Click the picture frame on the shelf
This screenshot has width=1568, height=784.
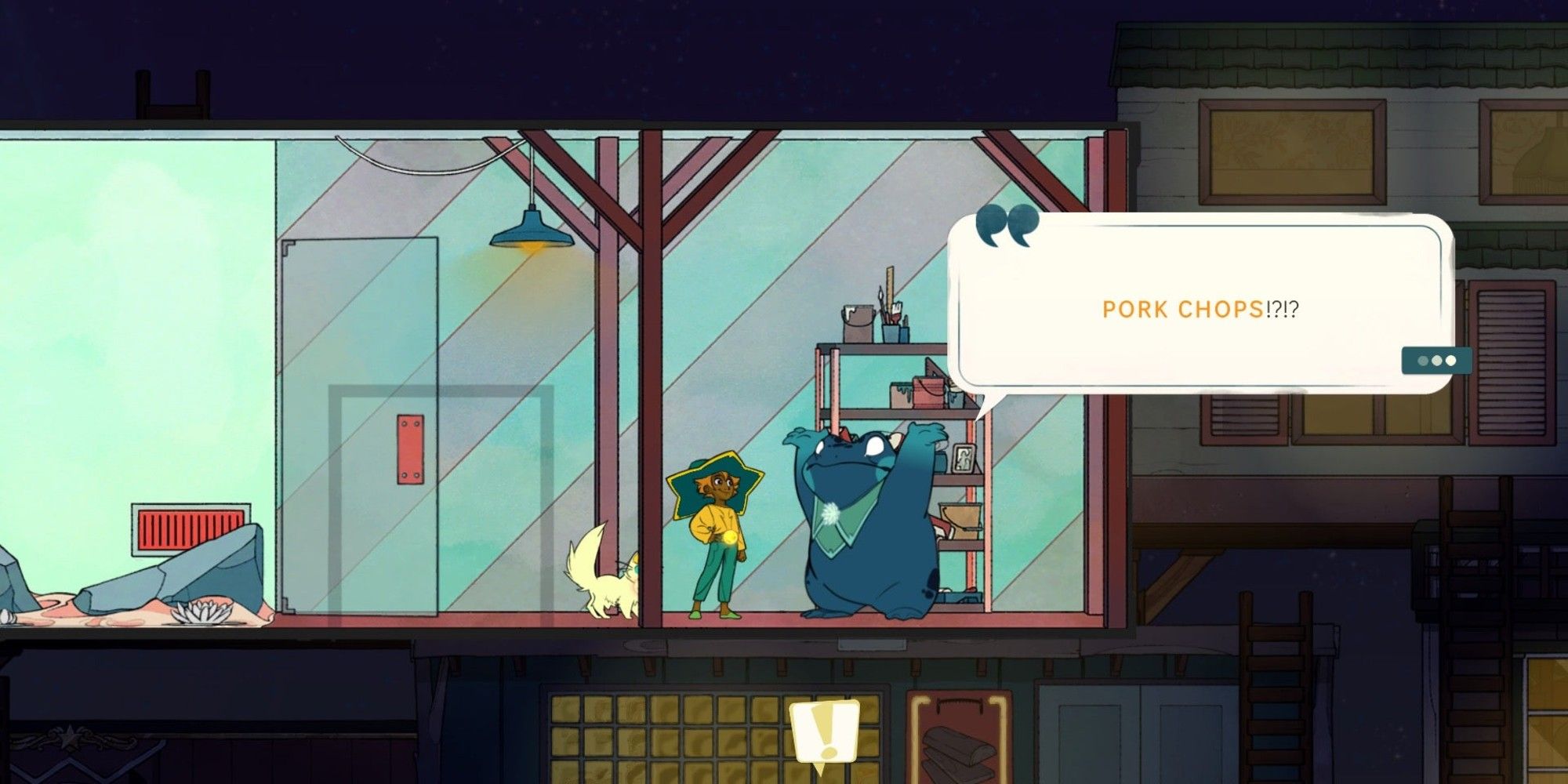(964, 459)
